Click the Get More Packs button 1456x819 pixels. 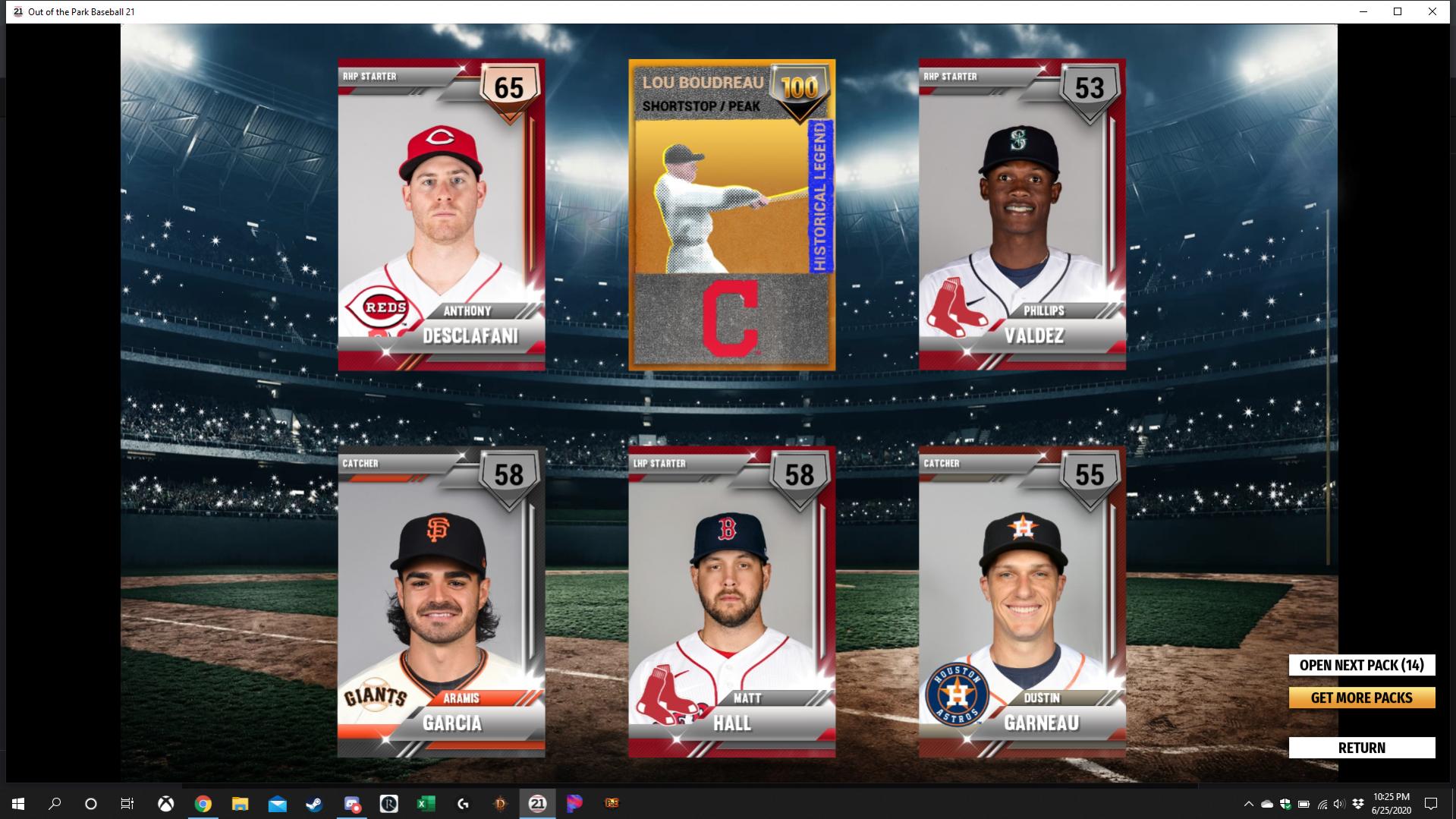pos(1361,698)
